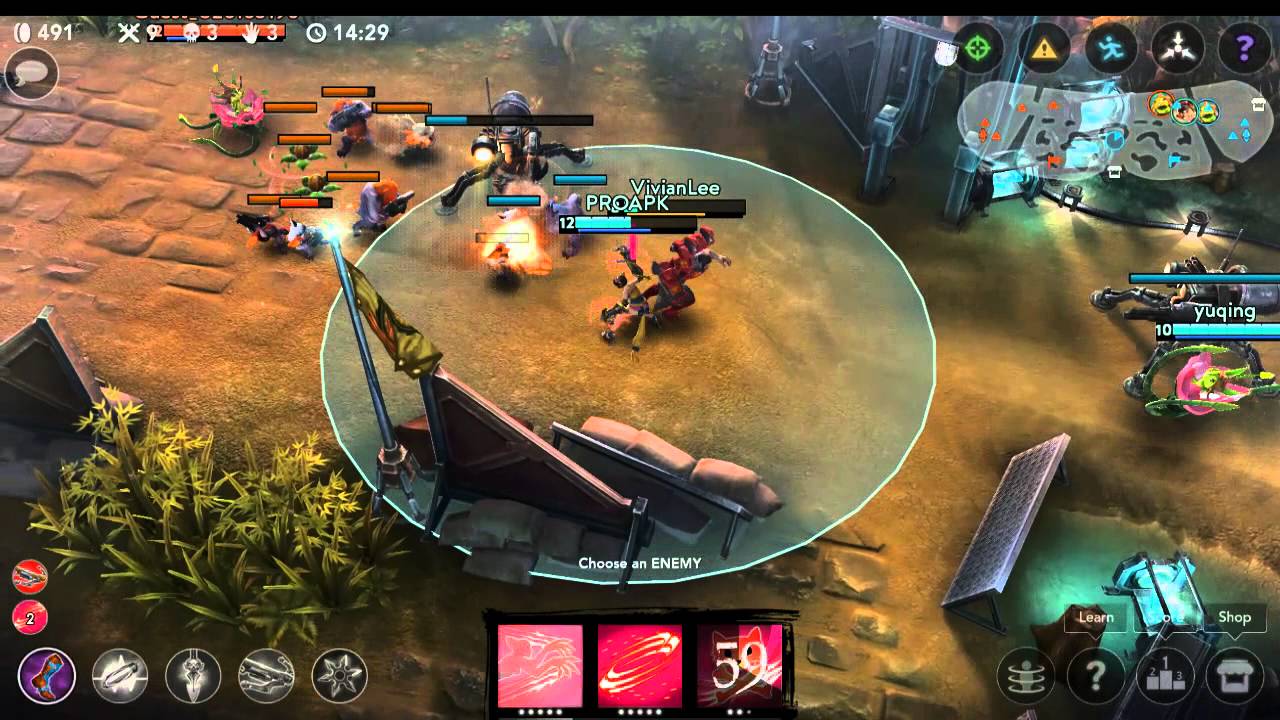Activate the recall teleport button
This screenshot has height=720, width=1280.
coord(1026,677)
